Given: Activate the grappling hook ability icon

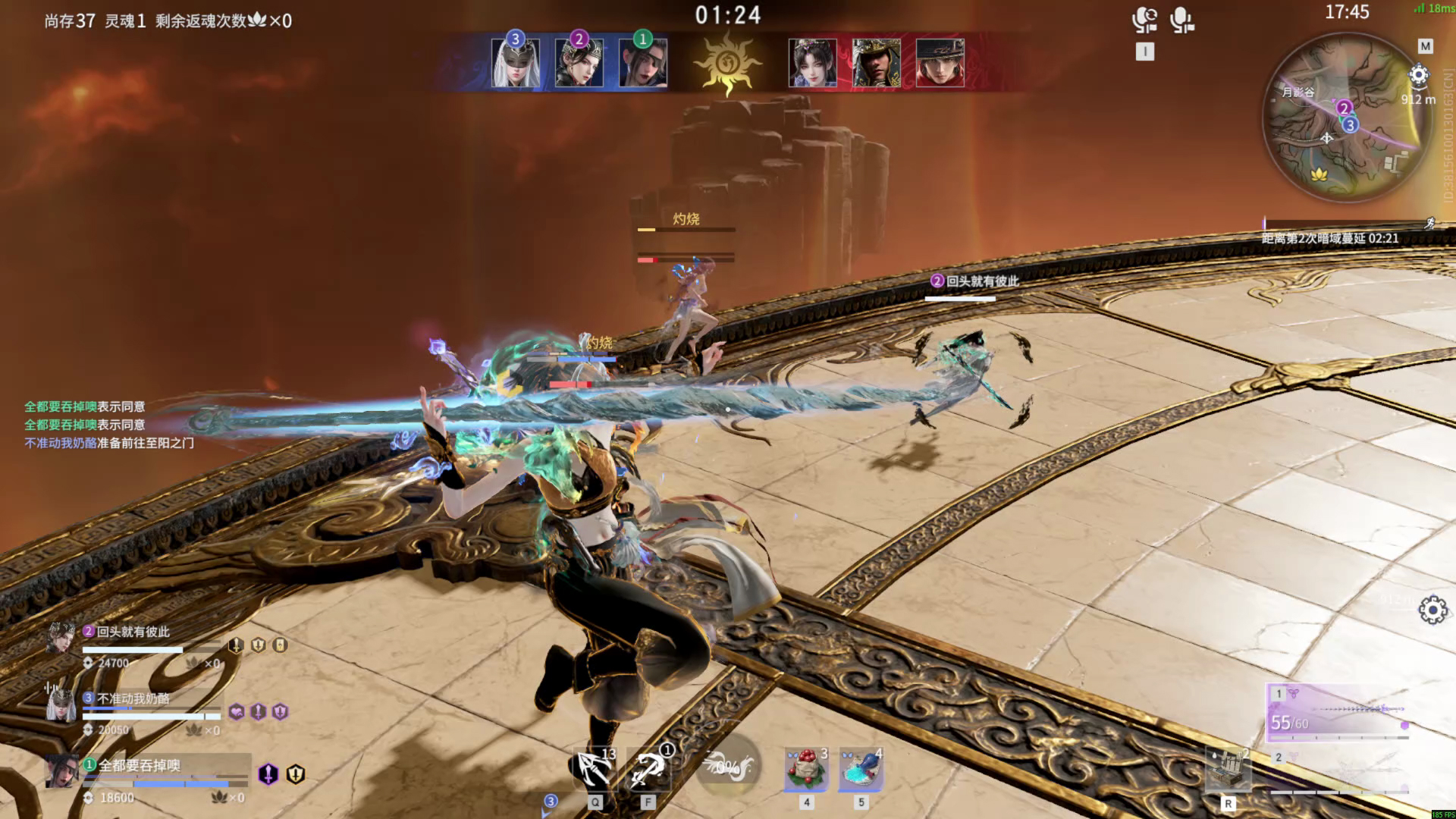Looking at the screenshot, I should click(648, 770).
